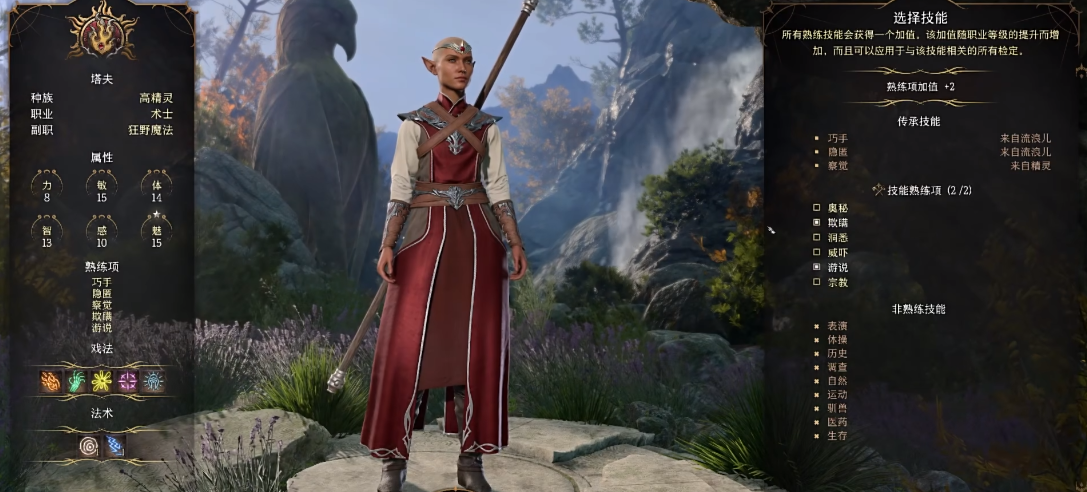The width and height of the screenshot is (1087, 492).
Task: Select the blue shards spell icon
Action: coord(114,445)
